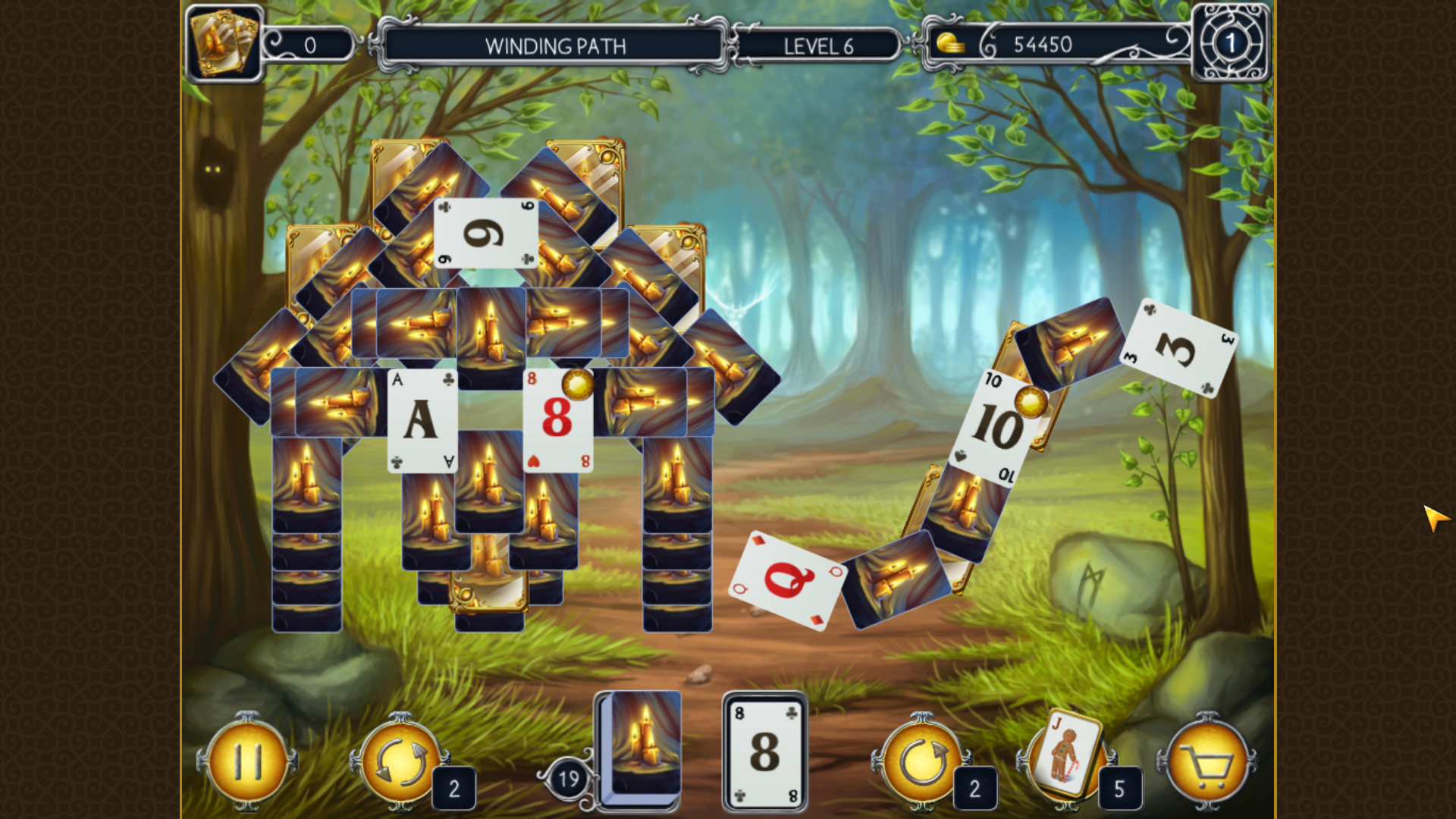Click the redo arrow icon near the shop
1456x819 pixels.
point(924,761)
